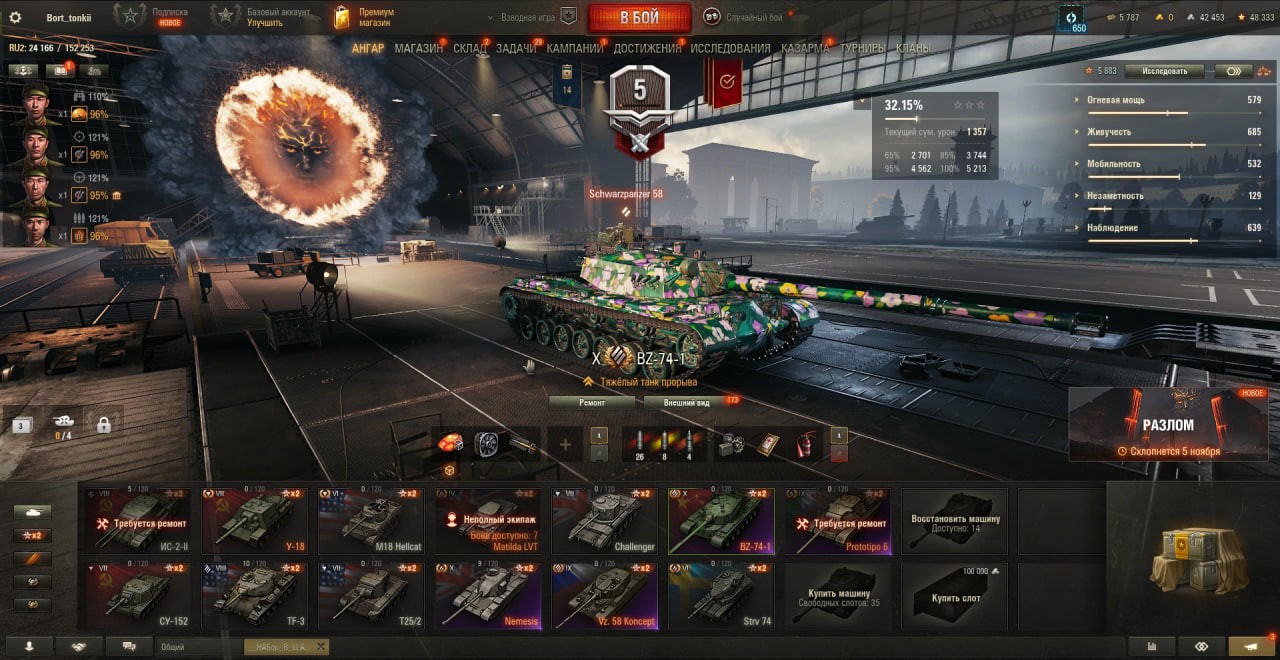Open the Внешний вид customization
Image resolution: width=1280 pixels, height=660 pixels.
click(689, 402)
